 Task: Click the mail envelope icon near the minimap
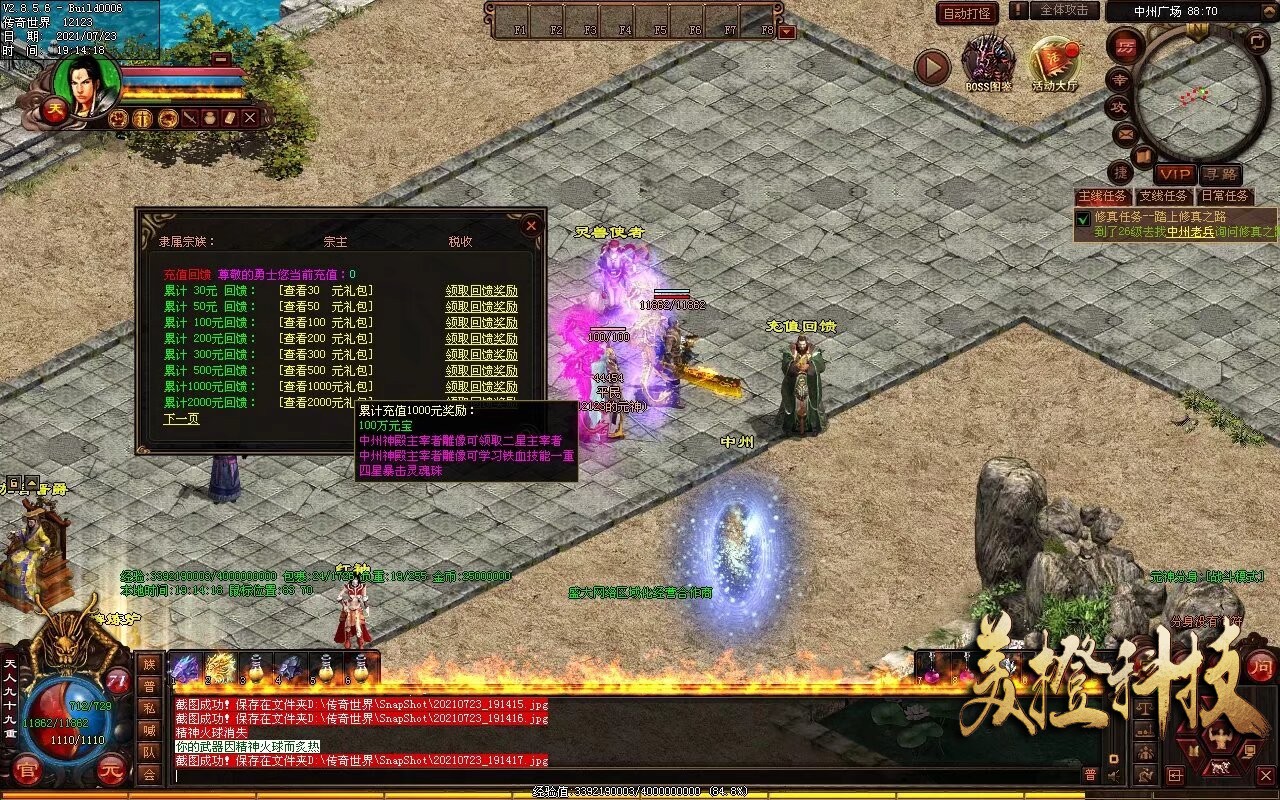click(x=1125, y=134)
